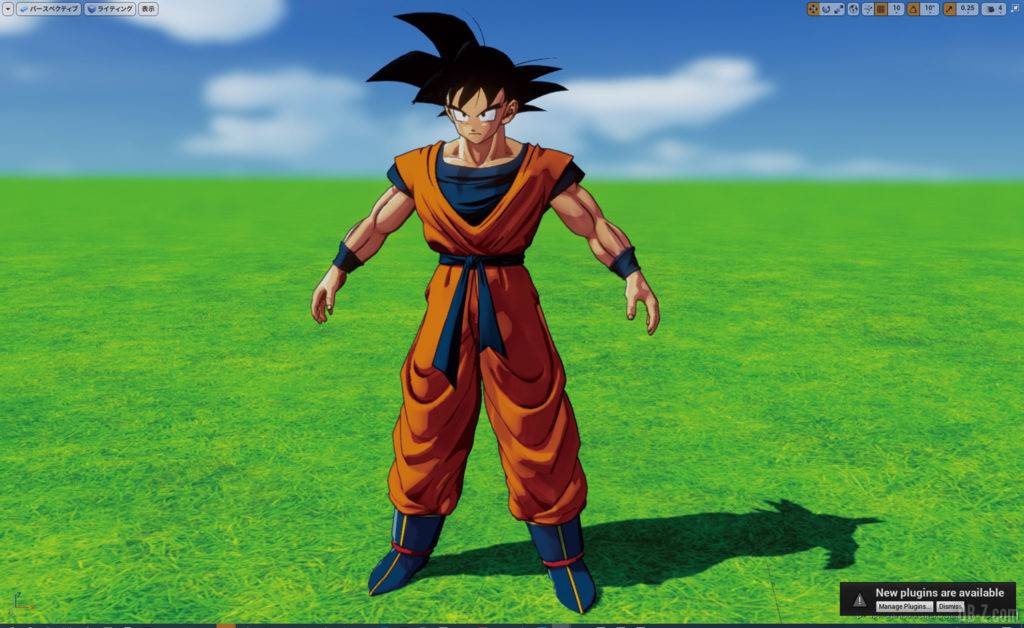
Task: Open the 0.25 scale snap dropdown
Action: [967, 9]
